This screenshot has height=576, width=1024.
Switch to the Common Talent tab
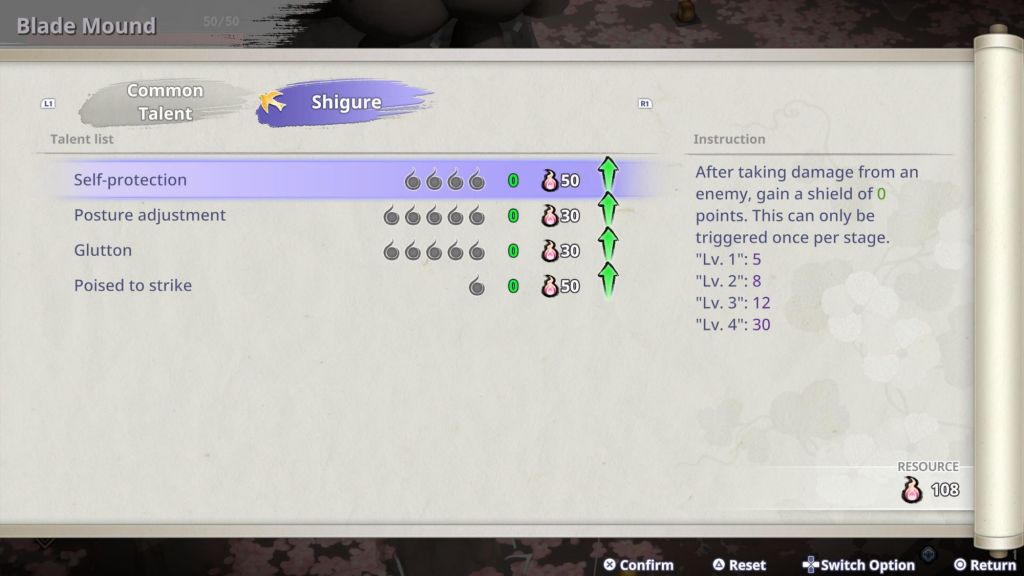(x=165, y=102)
